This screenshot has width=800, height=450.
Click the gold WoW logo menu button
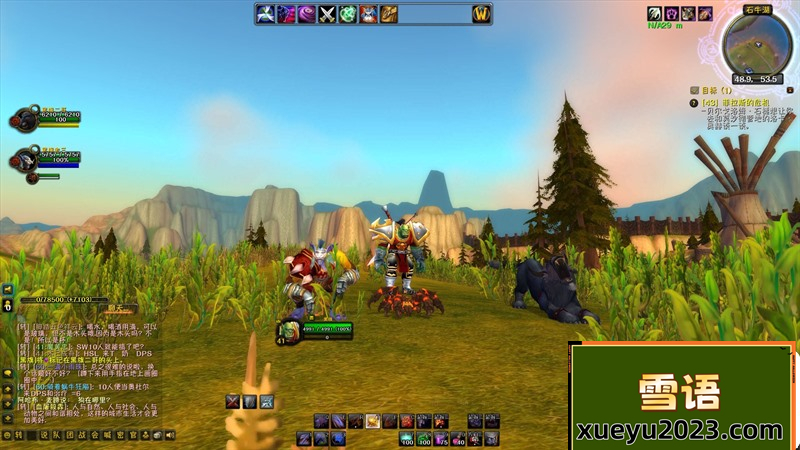[481, 14]
